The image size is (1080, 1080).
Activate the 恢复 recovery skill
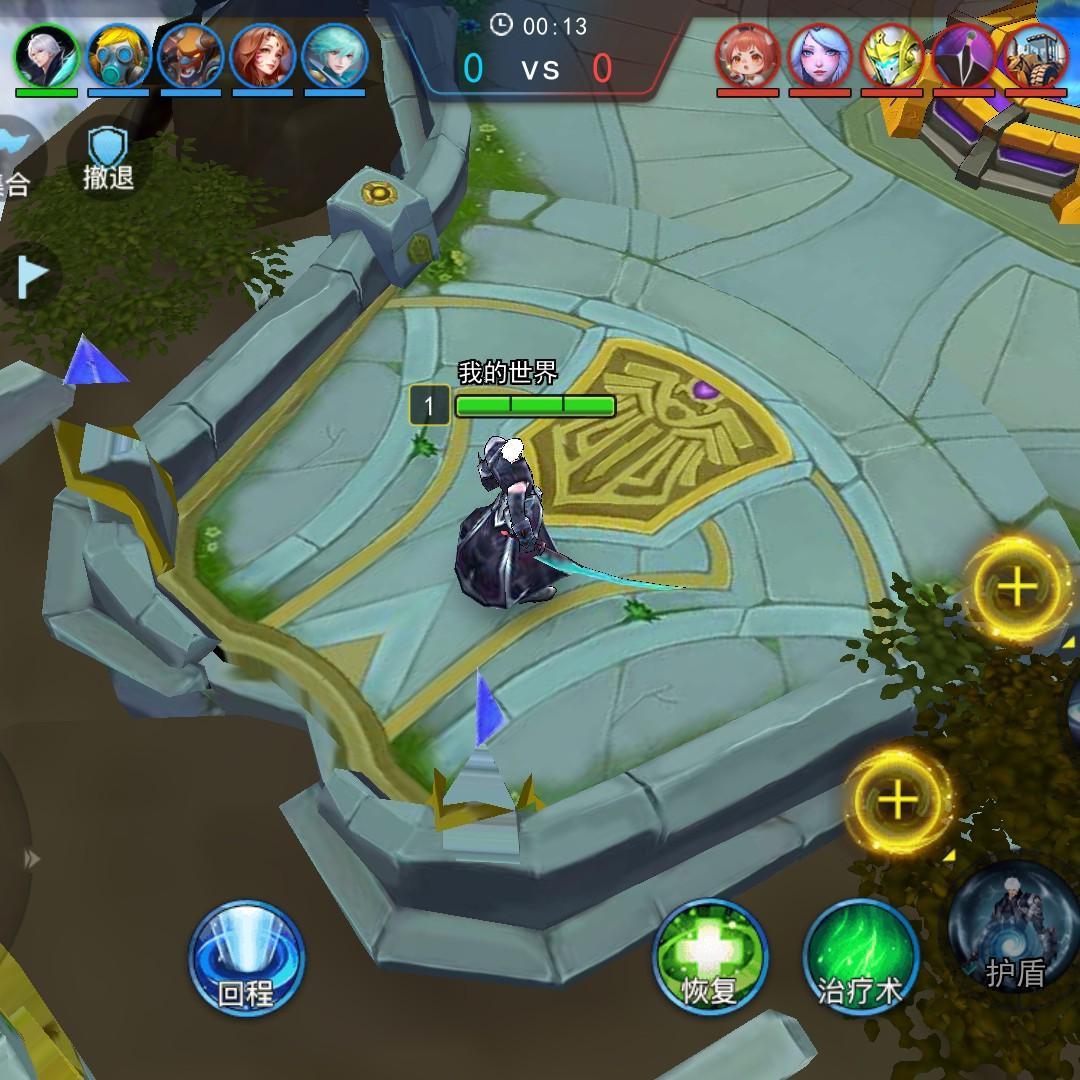710,957
